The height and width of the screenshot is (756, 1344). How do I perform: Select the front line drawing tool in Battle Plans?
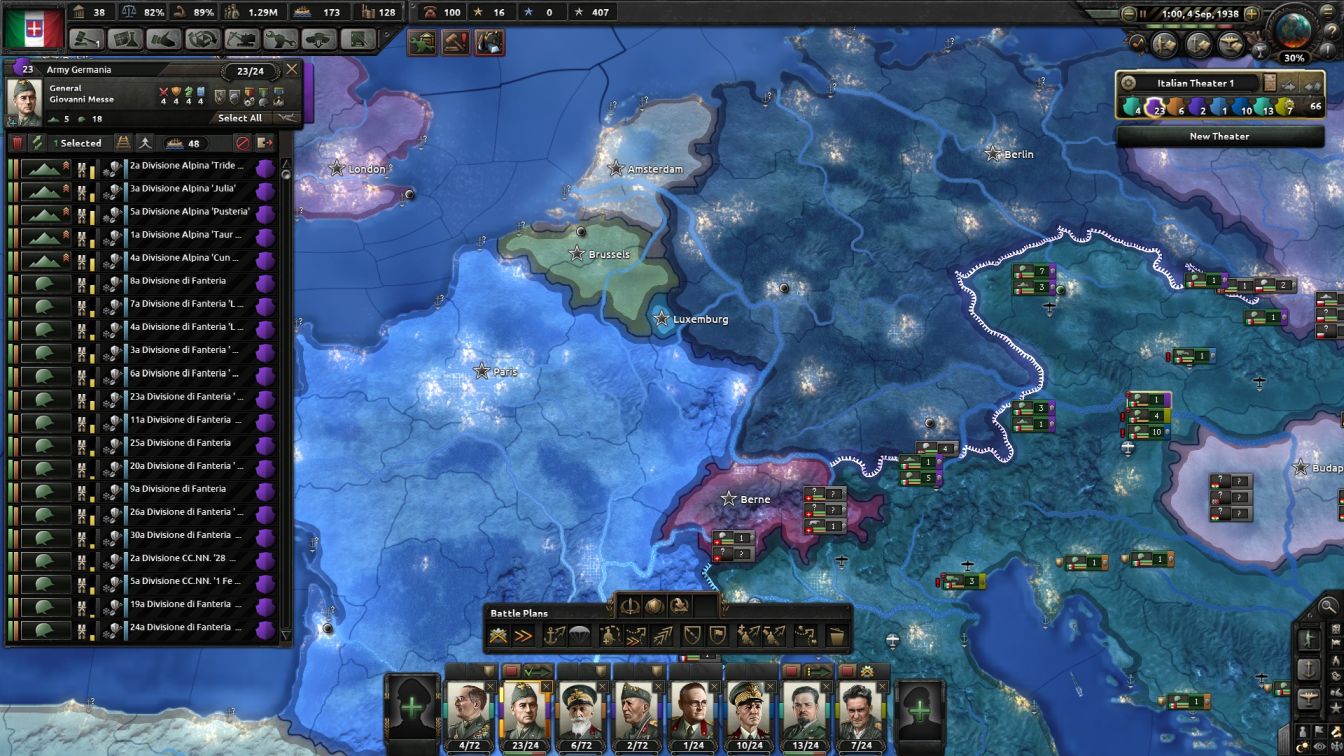point(497,636)
